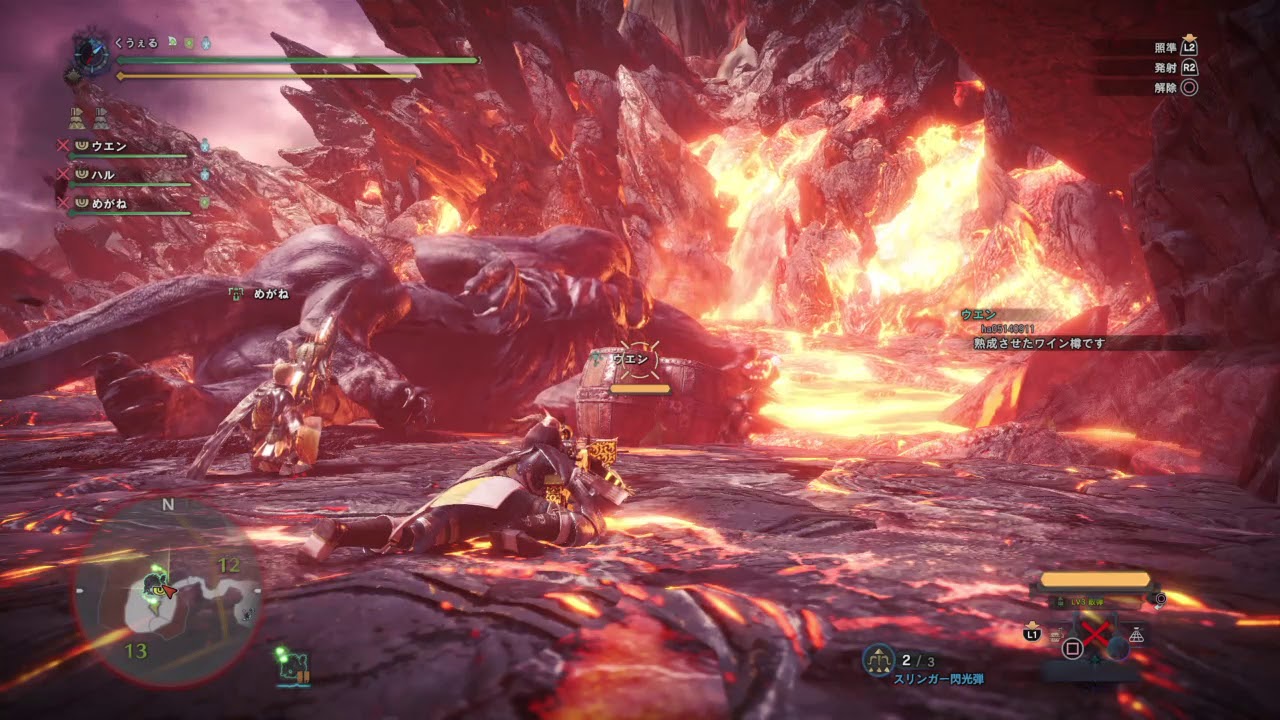1280x720 pixels.
Task: Click the slinger flash pod ammo icon
Action: point(879,660)
